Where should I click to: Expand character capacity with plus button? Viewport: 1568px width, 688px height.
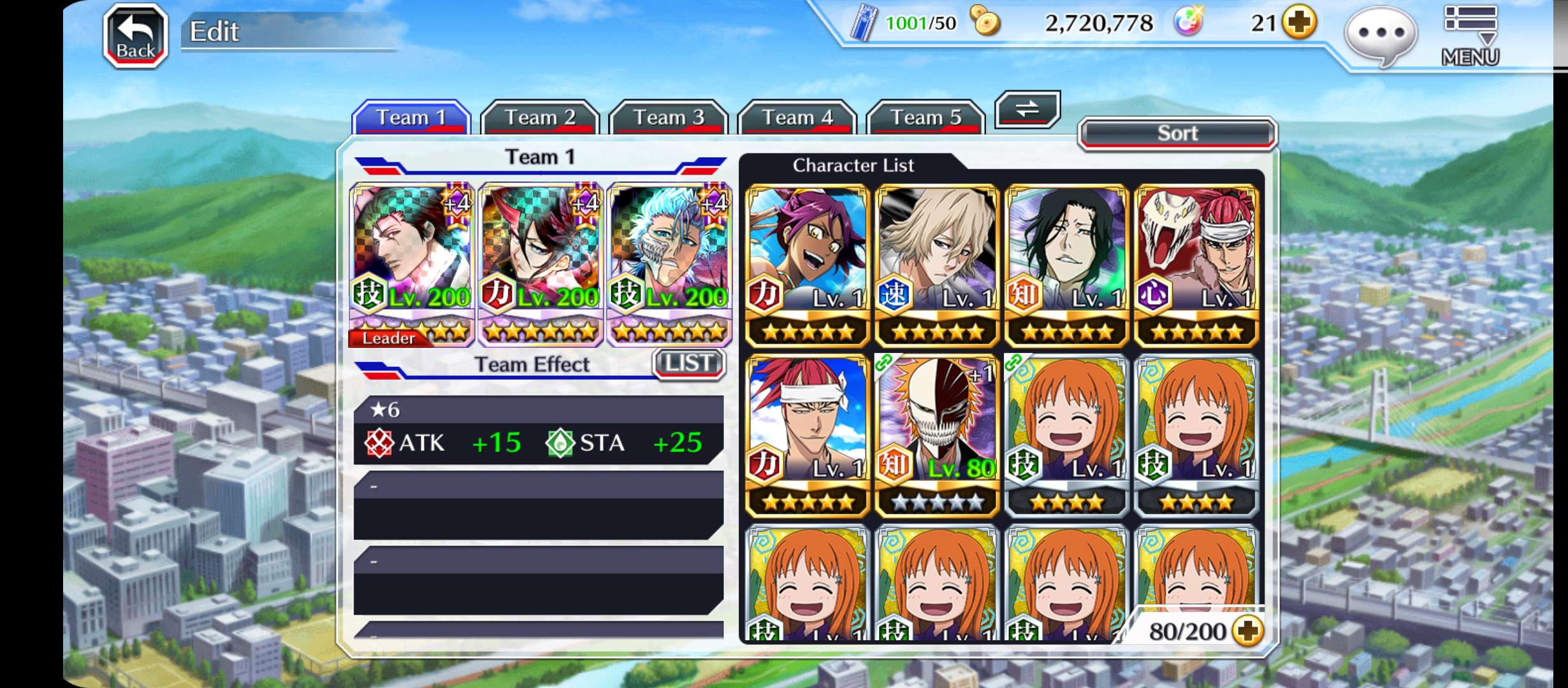[1247, 631]
